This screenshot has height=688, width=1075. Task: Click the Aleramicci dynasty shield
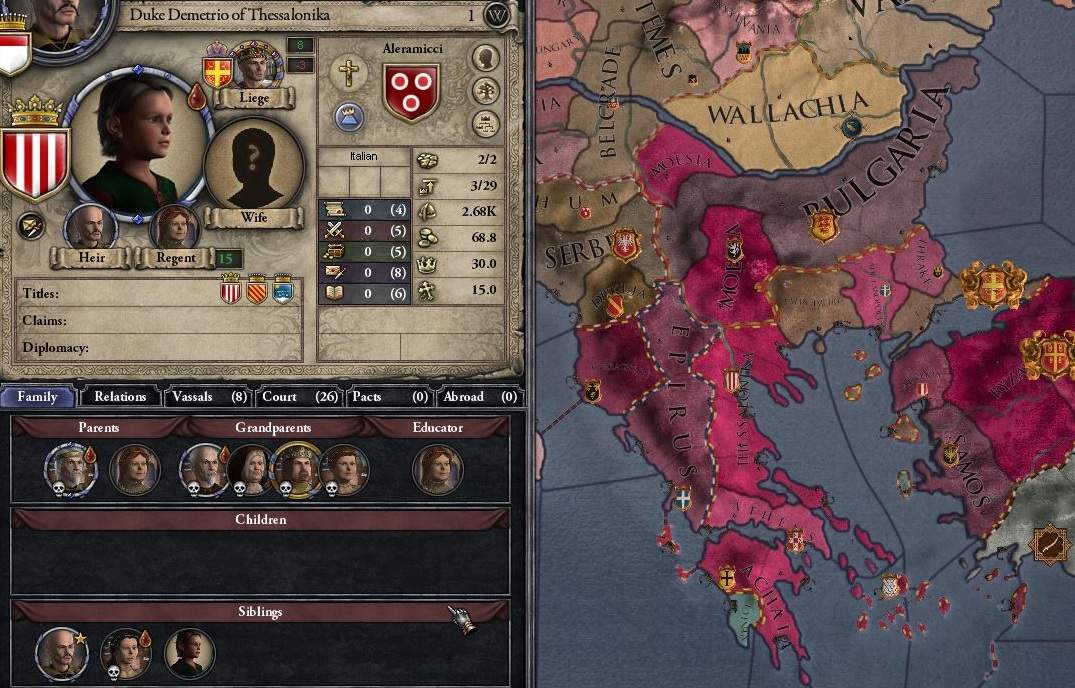pos(411,91)
